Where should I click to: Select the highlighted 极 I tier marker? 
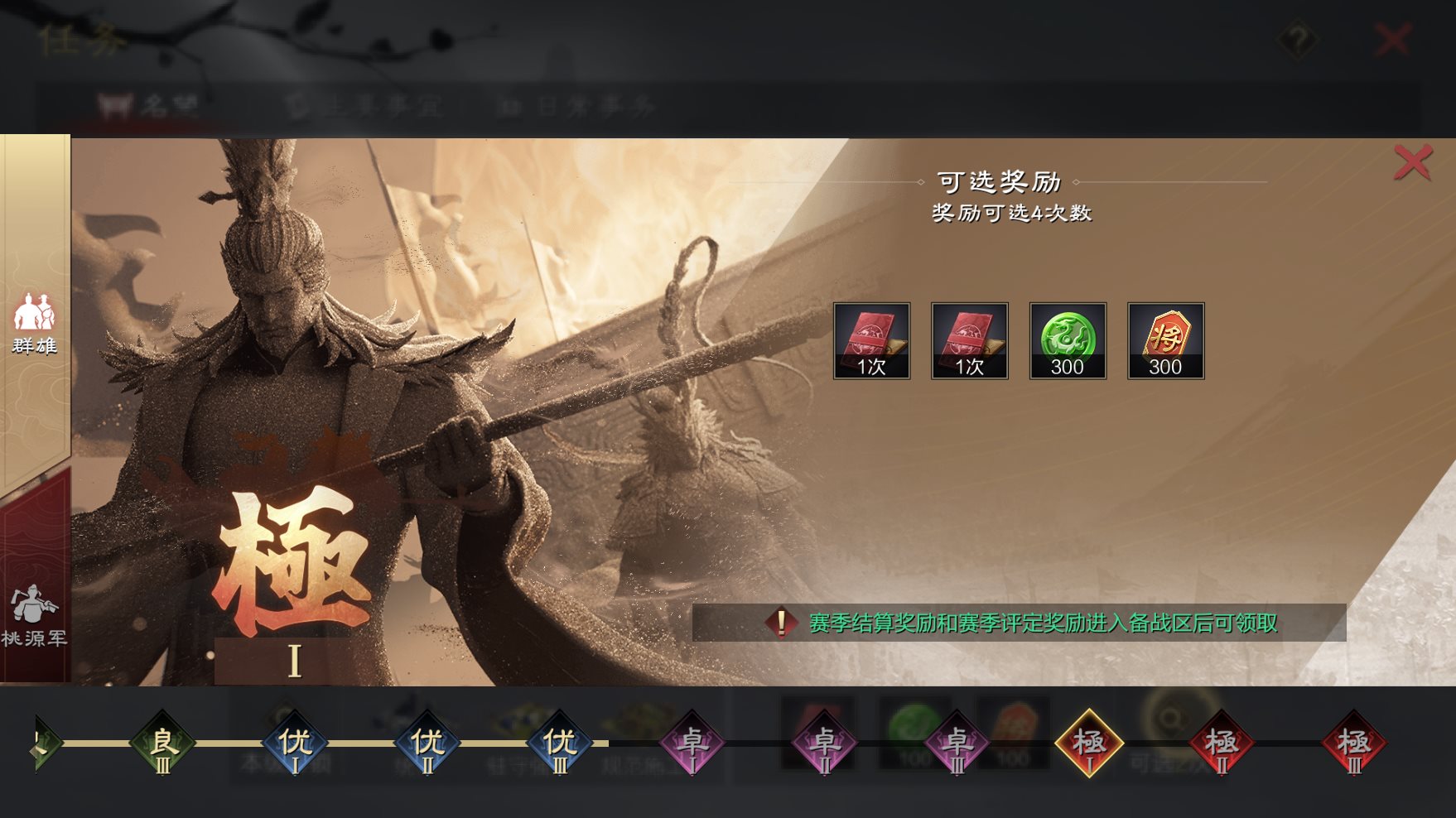point(1089,743)
